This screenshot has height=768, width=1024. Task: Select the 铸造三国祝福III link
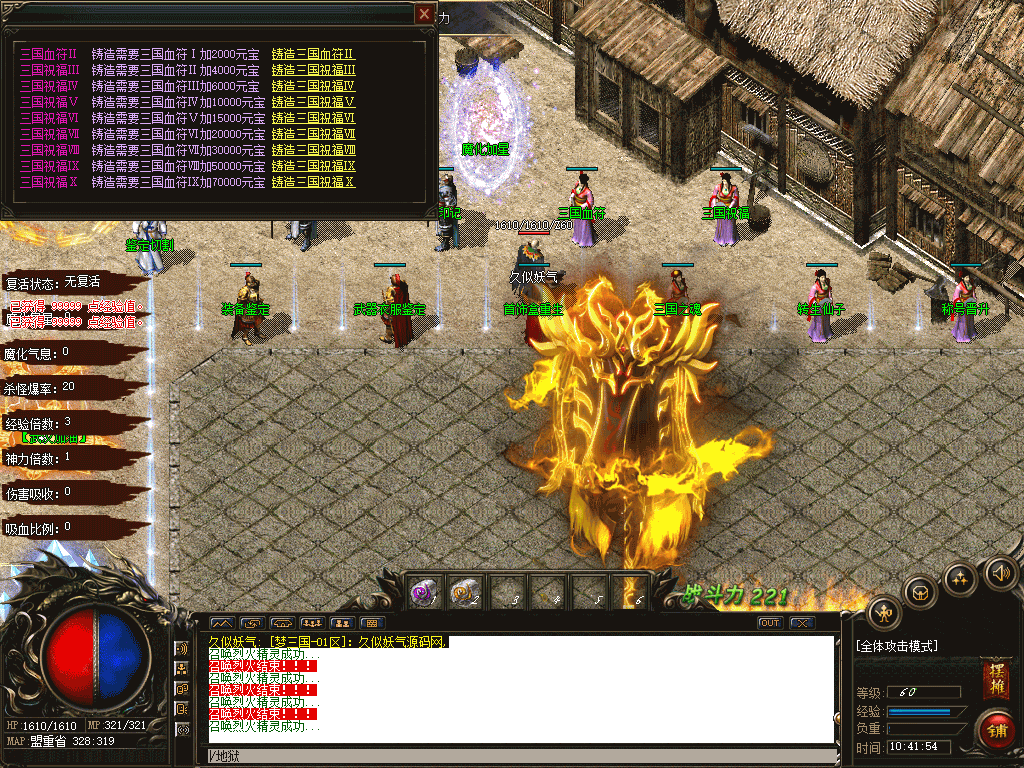(x=313, y=70)
